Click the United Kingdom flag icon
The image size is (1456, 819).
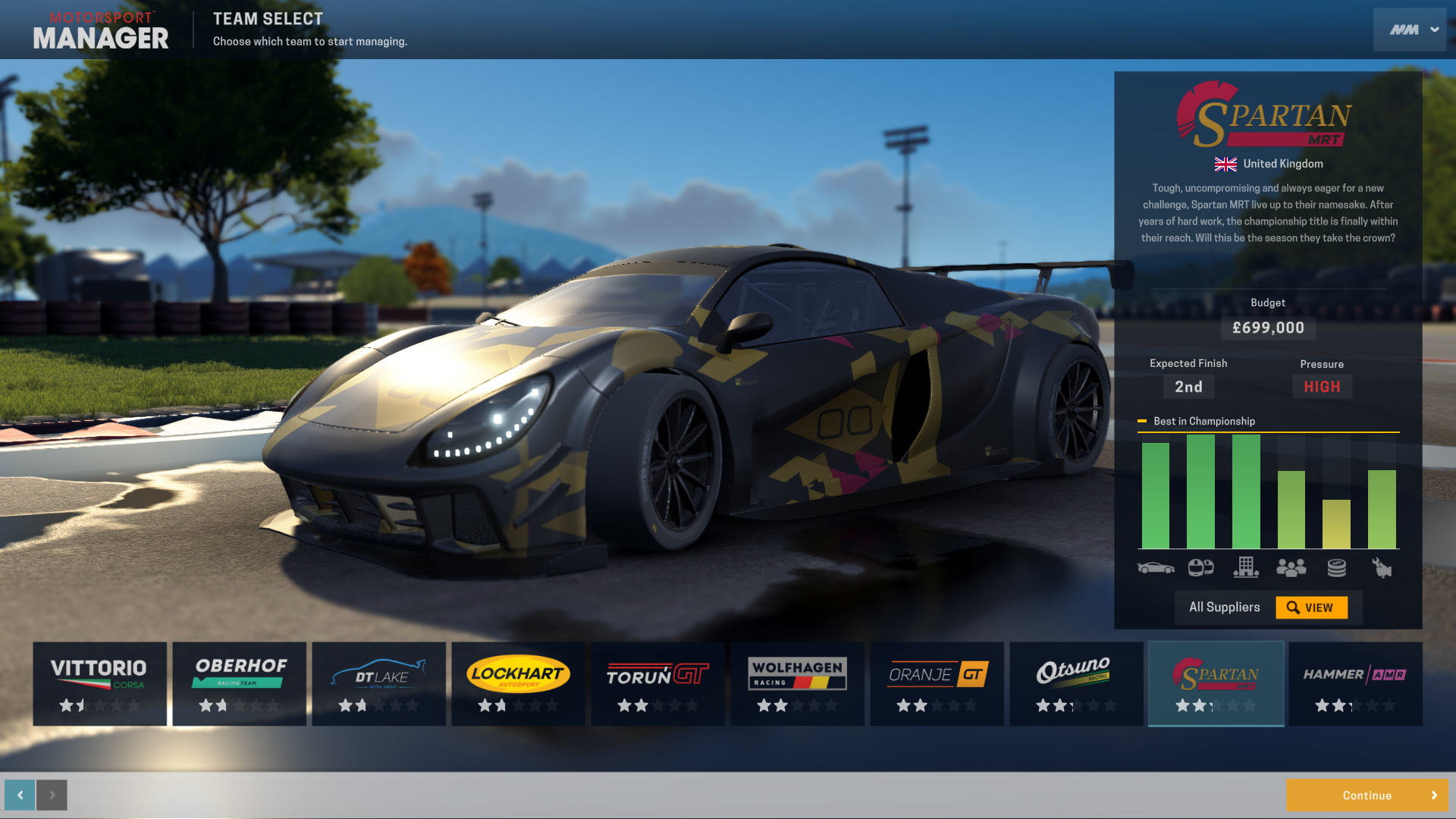coord(1226,163)
